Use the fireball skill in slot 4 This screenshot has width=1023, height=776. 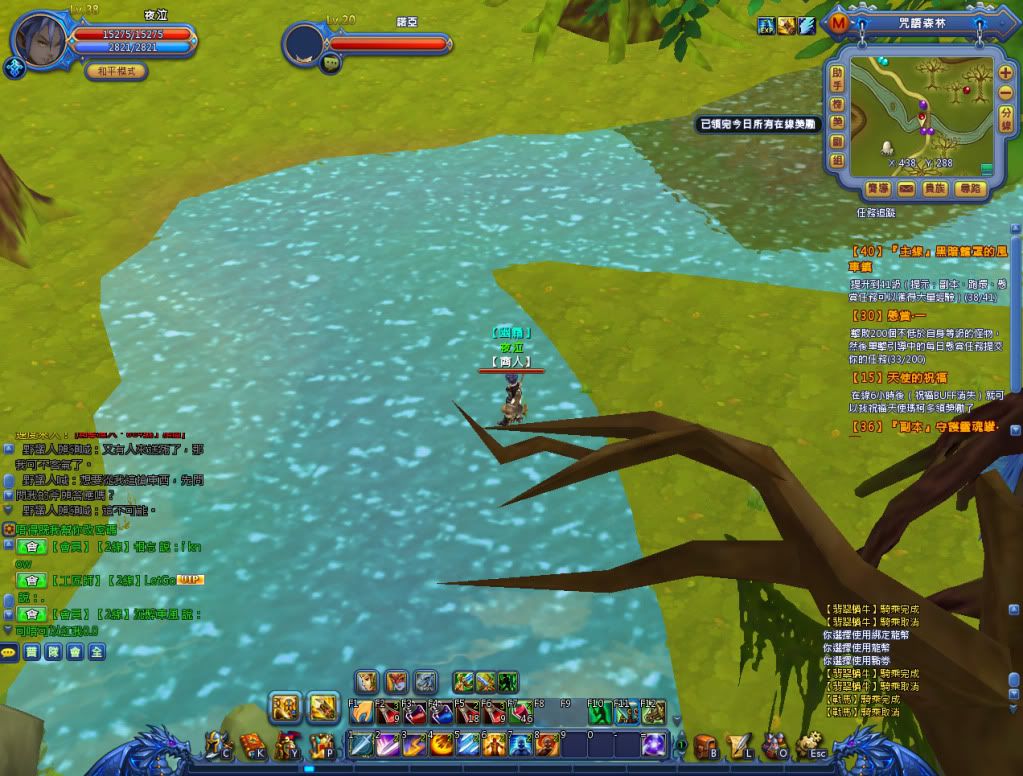coord(441,745)
